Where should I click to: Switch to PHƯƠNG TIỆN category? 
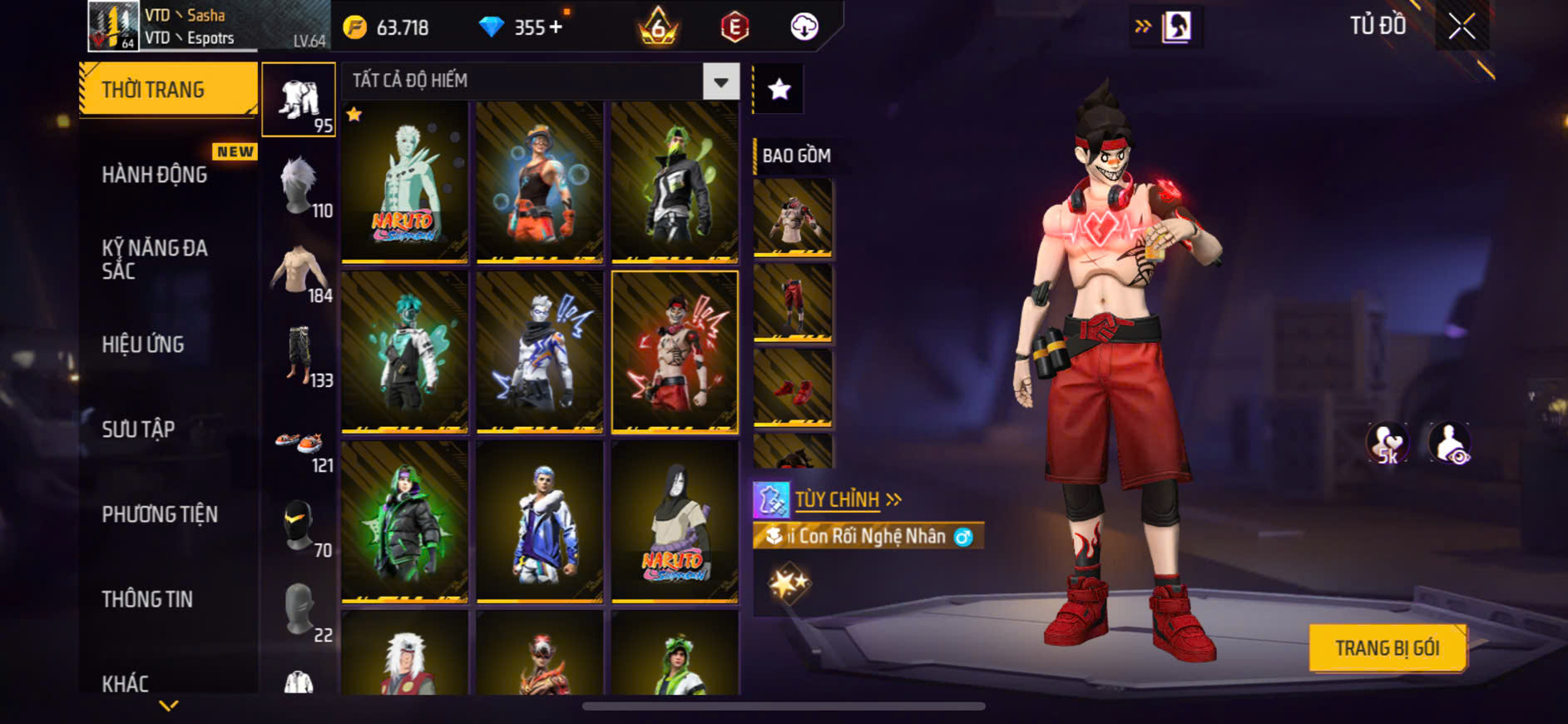pyautogui.click(x=160, y=514)
